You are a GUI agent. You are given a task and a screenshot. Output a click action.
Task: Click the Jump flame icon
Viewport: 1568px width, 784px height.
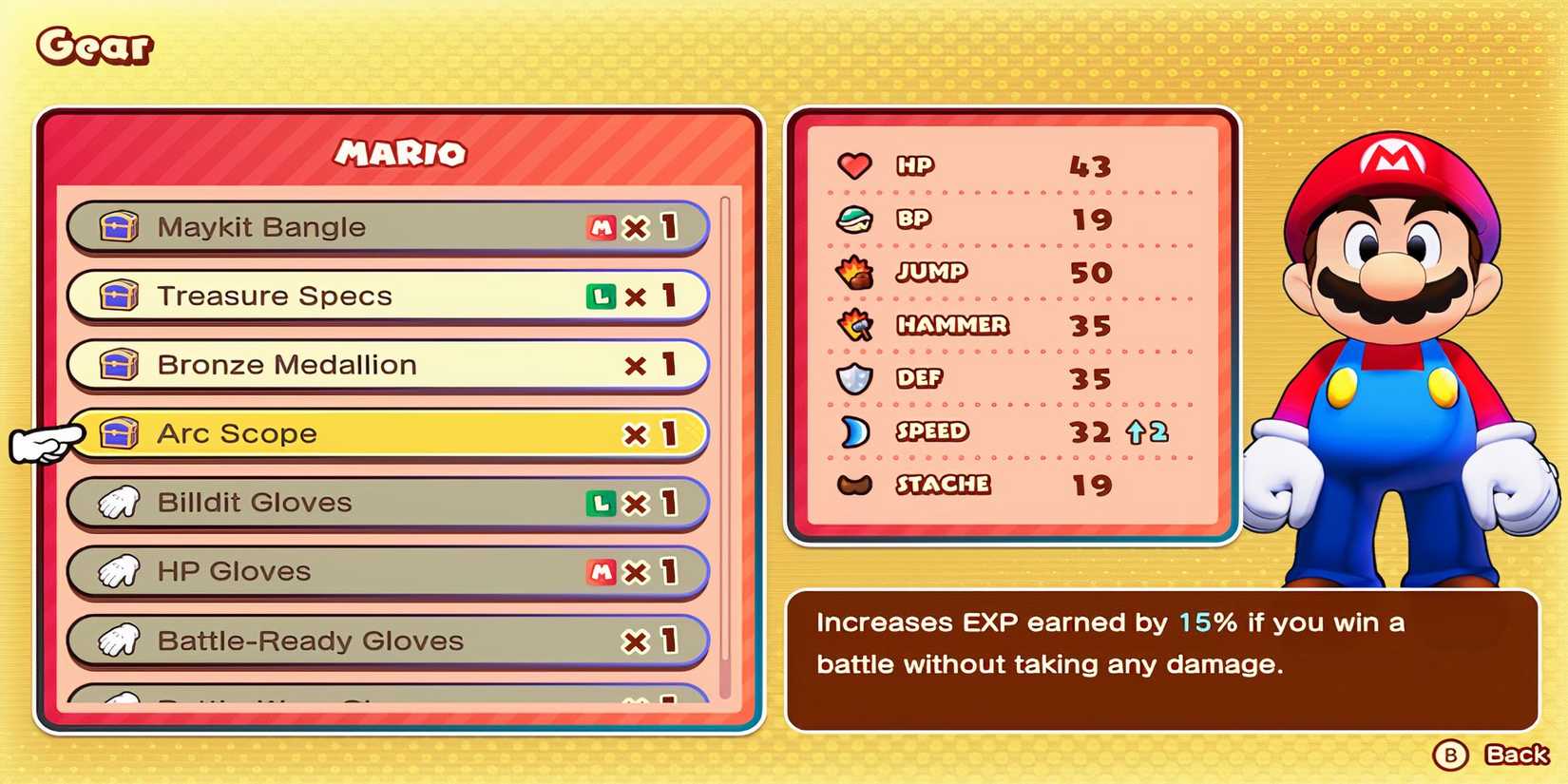854,272
